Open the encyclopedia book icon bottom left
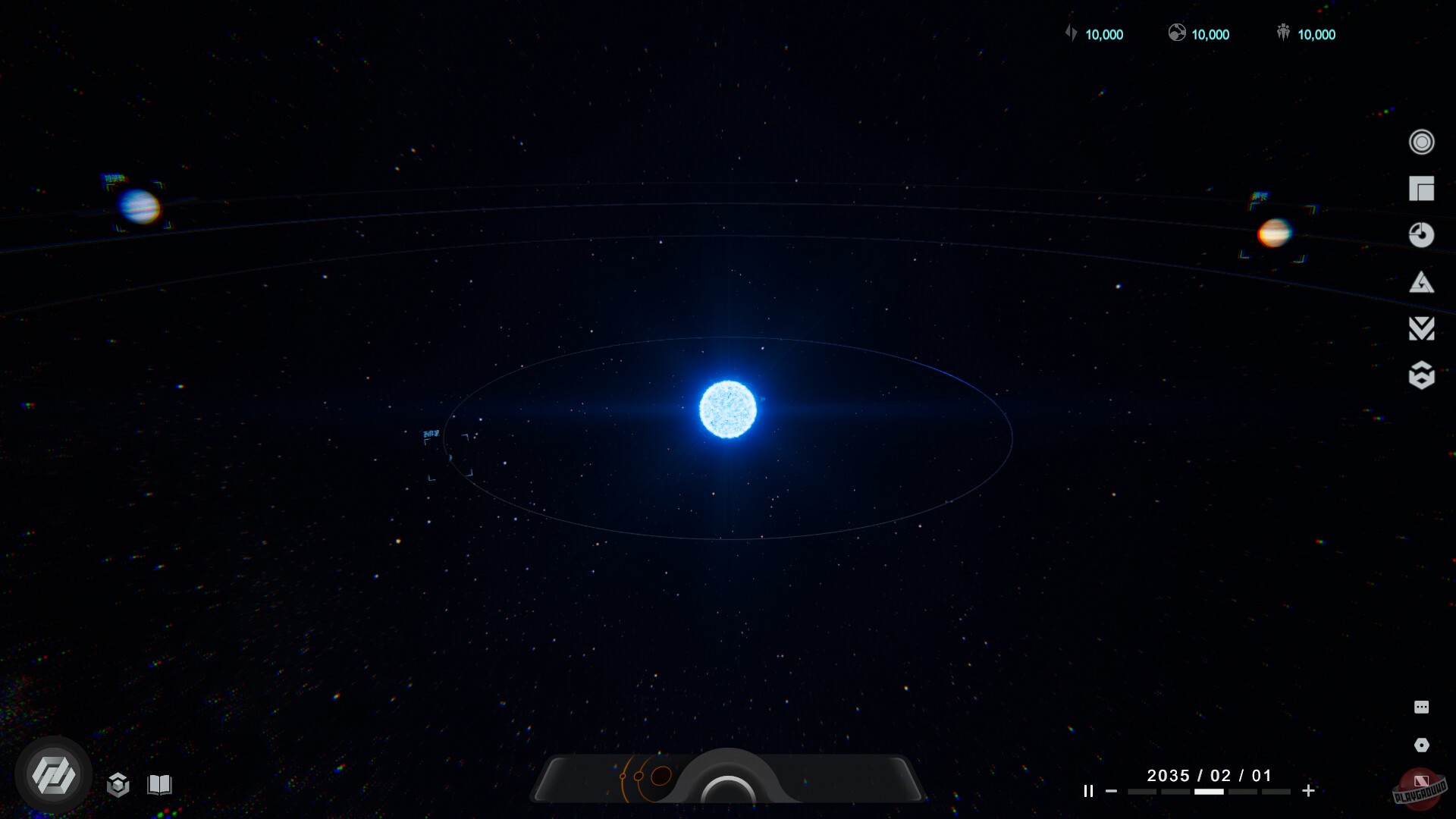1456x819 pixels. [x=158, y=786]
